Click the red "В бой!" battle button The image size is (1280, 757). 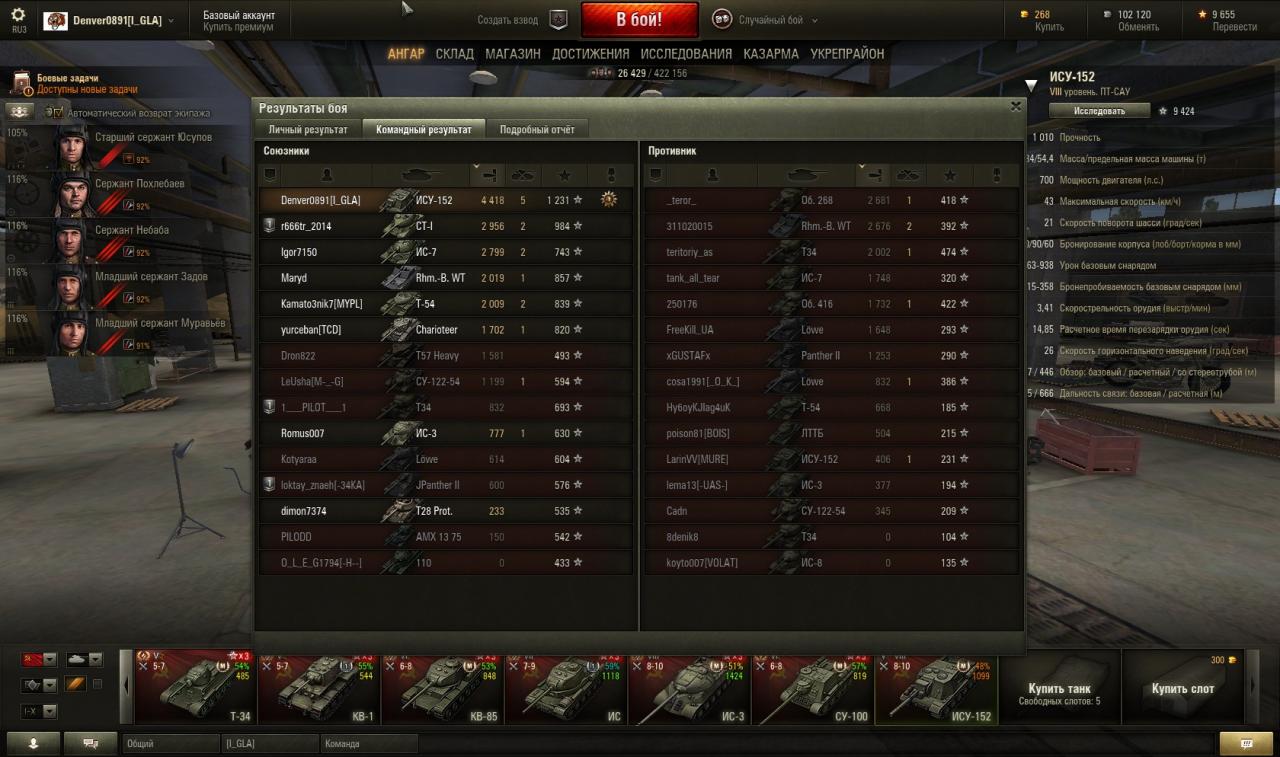(x=639, y=20)
